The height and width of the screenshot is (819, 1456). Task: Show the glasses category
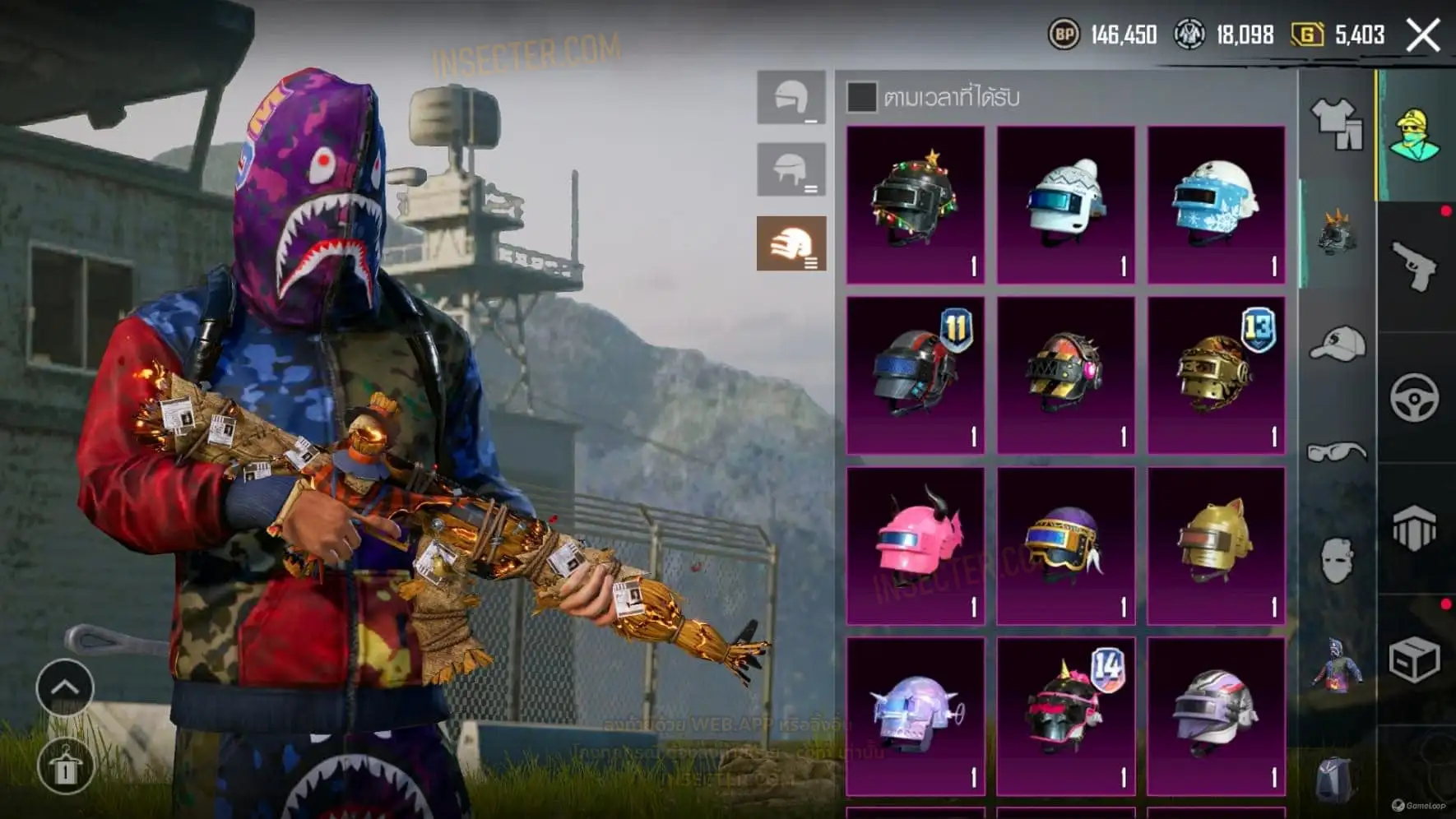pyautogui.click(x=1337, y=452)
